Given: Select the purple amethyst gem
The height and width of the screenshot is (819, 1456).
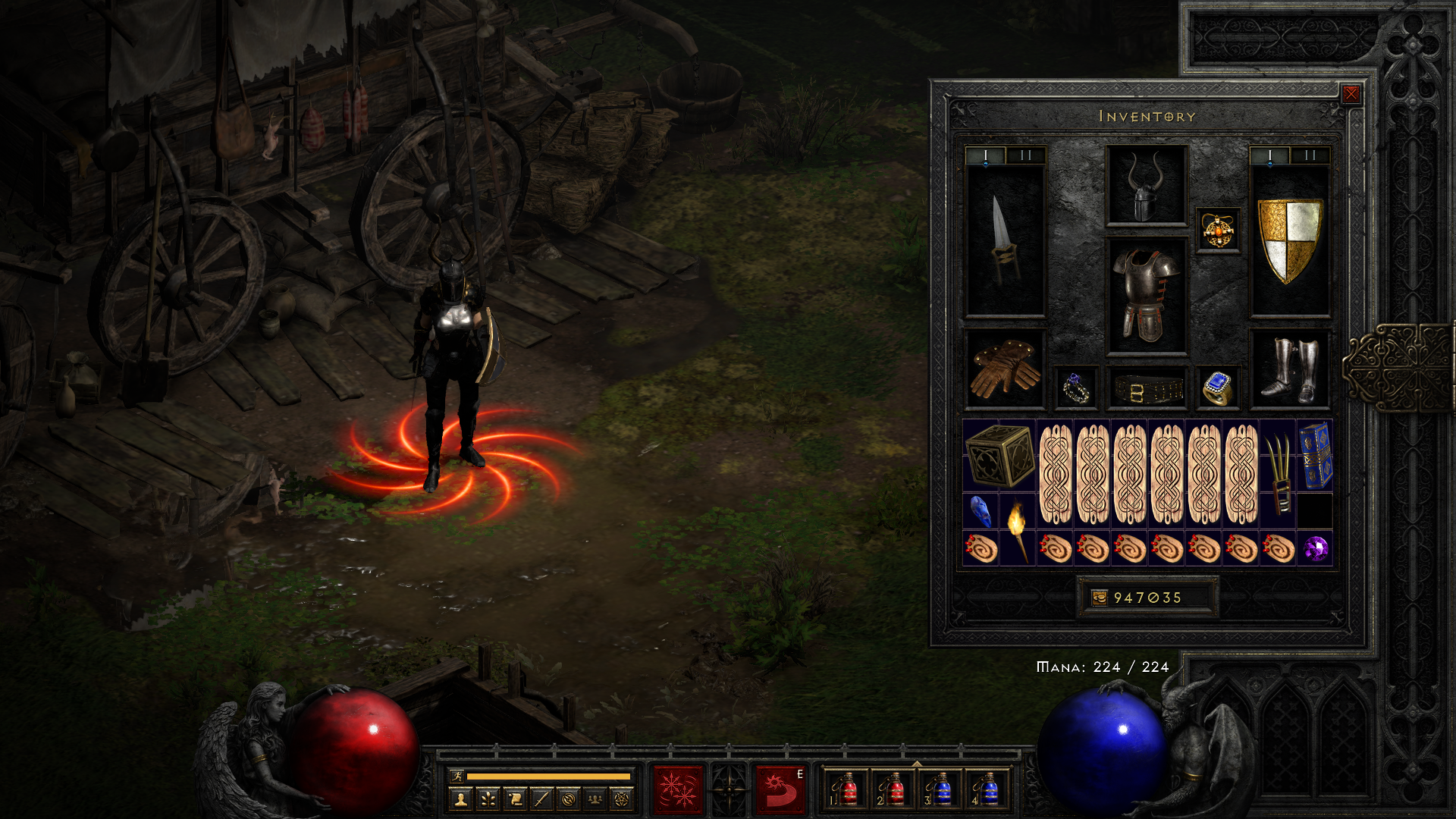Looking at the screenshot, I should [1315, 548].
